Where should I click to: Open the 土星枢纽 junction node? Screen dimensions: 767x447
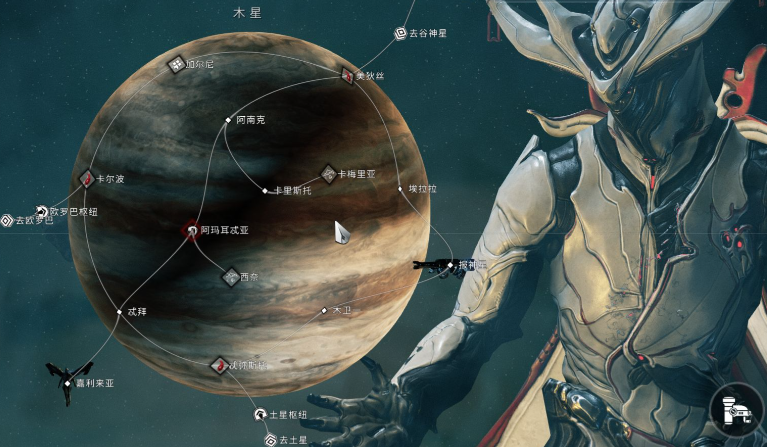261,413
